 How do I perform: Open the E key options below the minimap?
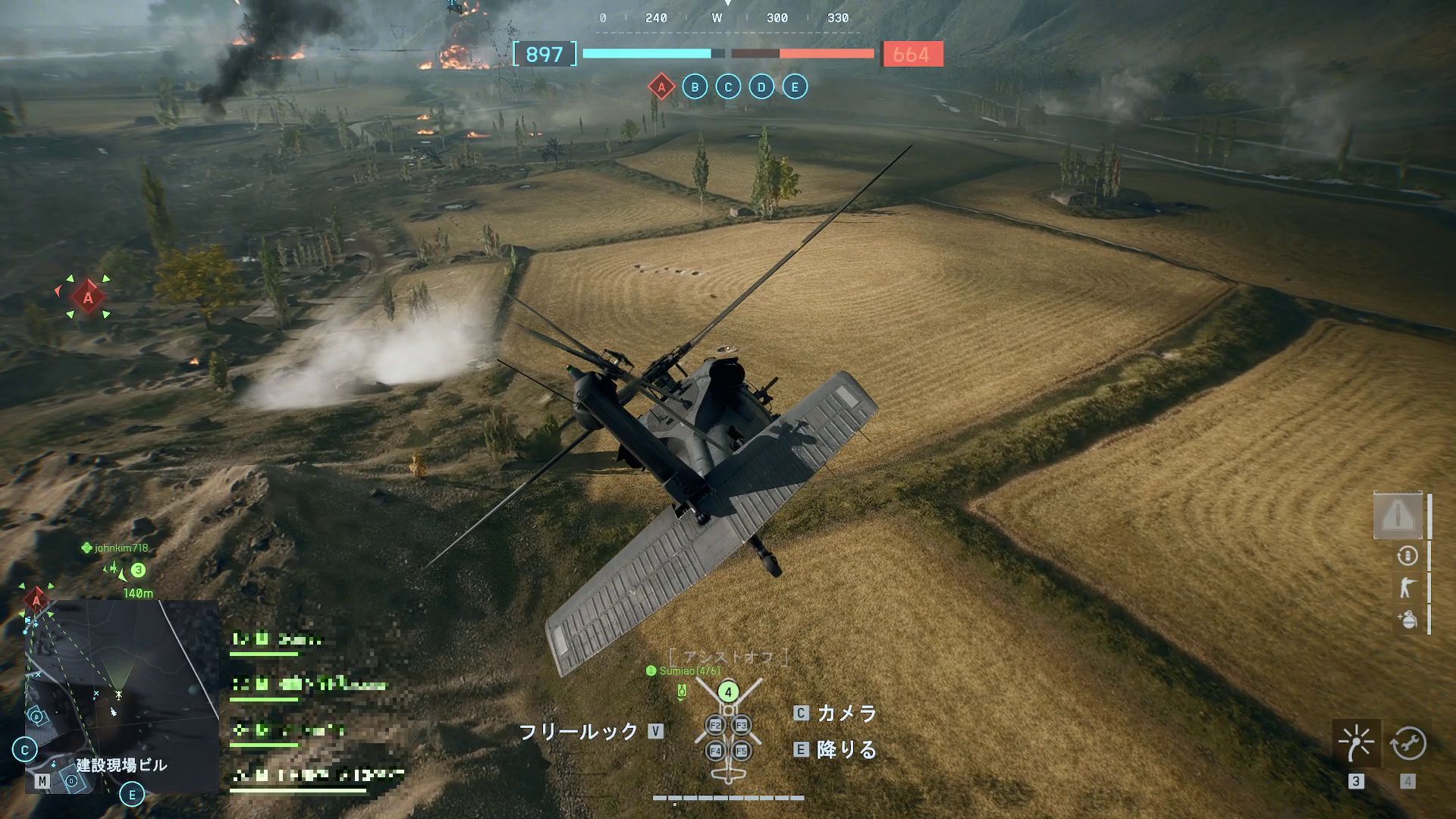click(x=130, y=795)
